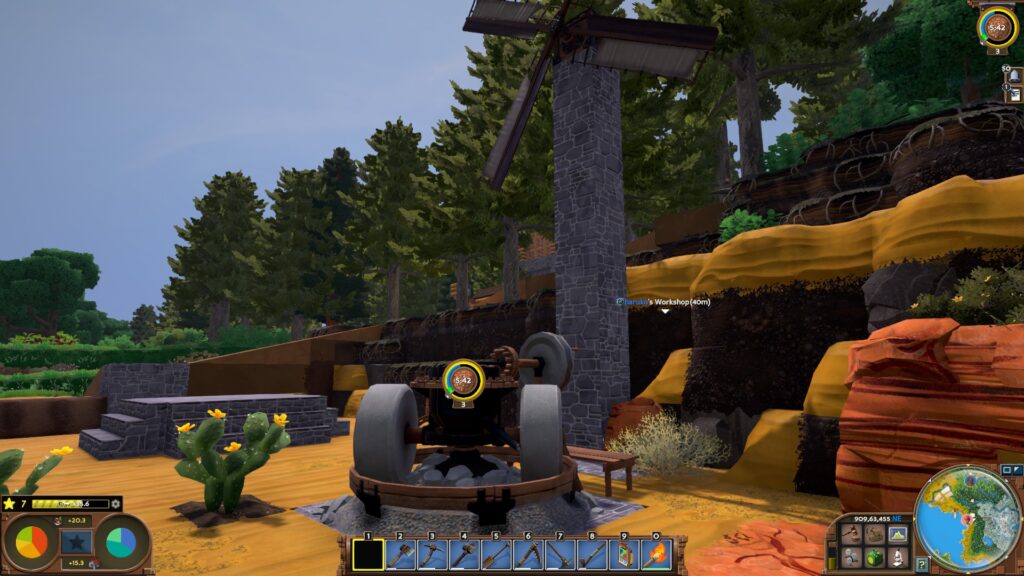Open the food nutrition pie chart
1024x576 pixels.
point(31,542)
